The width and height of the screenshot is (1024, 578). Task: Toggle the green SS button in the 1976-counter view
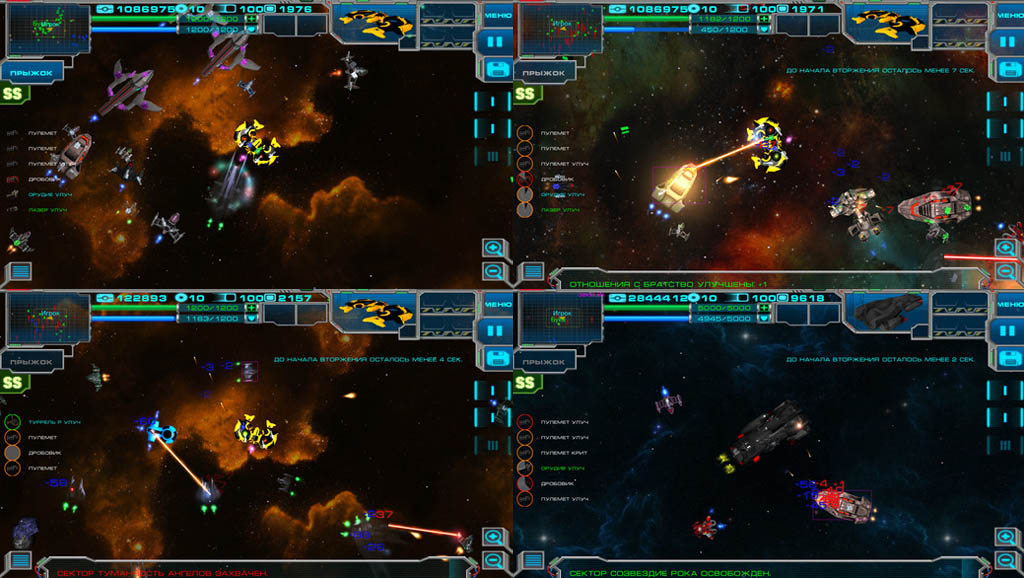click(x=14, y=94)
